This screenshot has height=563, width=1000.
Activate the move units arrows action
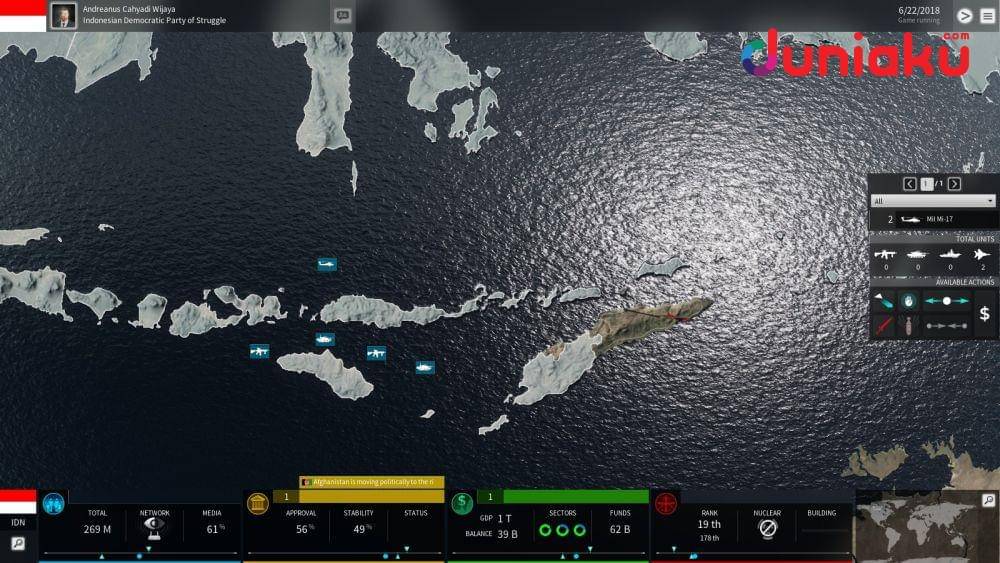tap(946, 301)
